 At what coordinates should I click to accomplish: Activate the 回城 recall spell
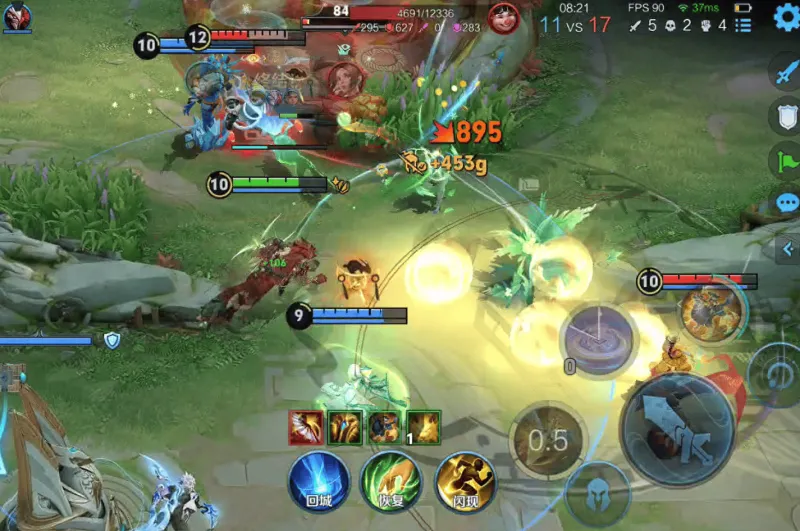click(x=318, y=483)
